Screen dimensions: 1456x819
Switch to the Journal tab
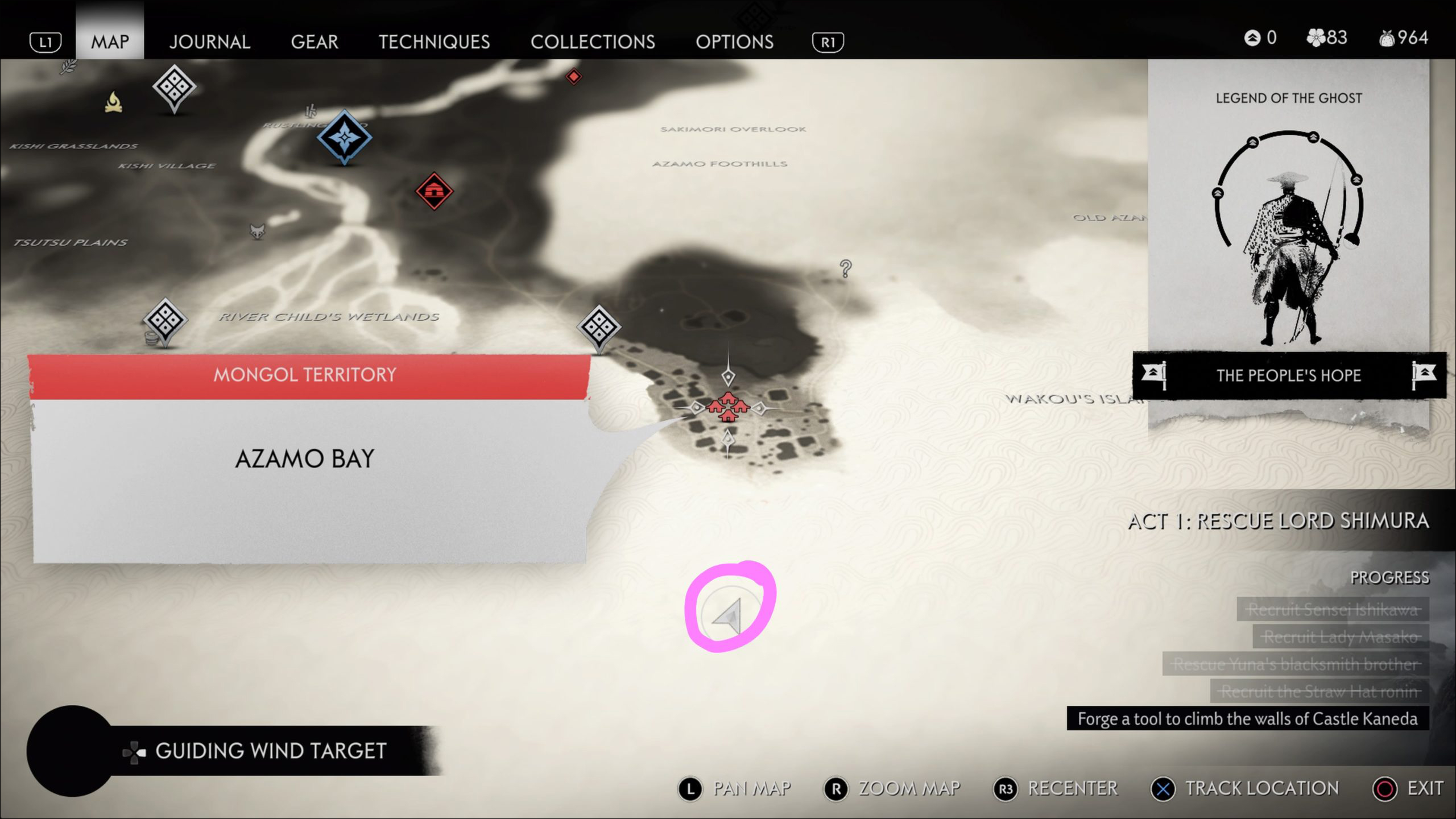[x=209, y=42]
